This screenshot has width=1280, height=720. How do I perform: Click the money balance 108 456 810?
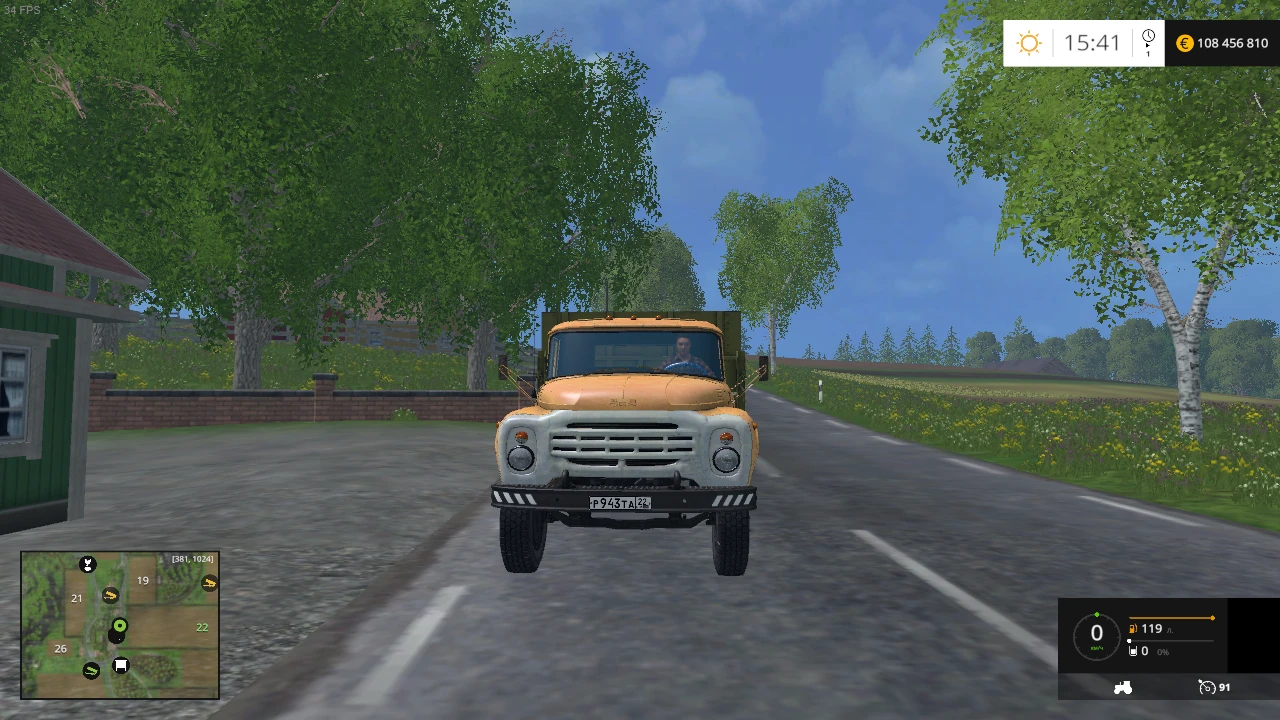pyautogui.click(x=1231, y=43)
